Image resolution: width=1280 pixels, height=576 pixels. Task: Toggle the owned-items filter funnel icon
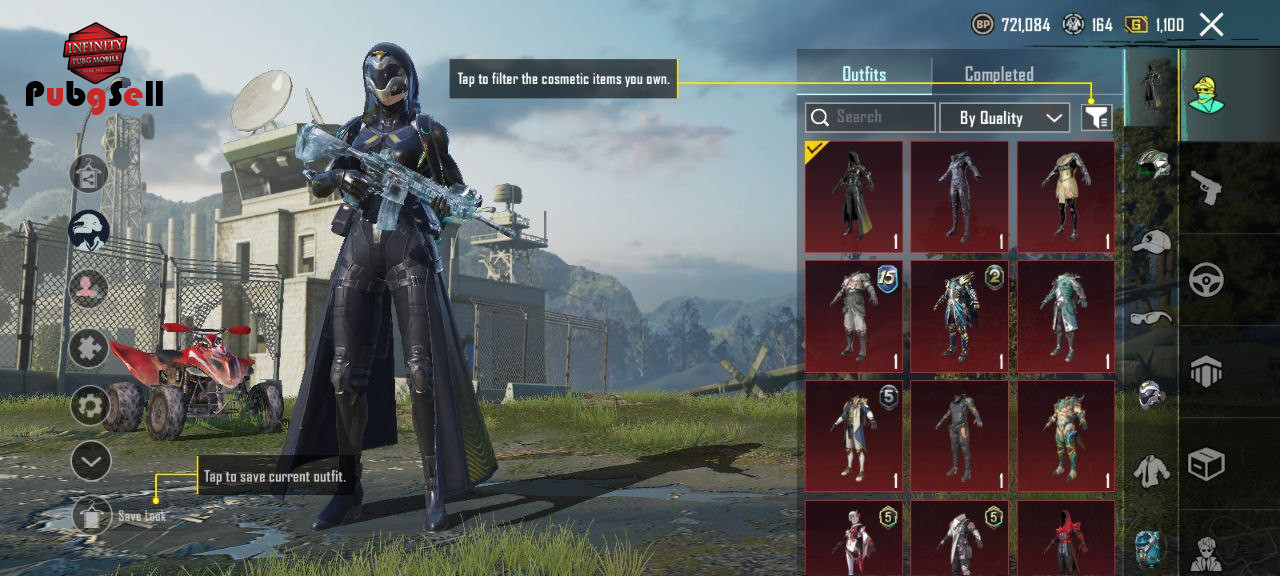[1097, 118]
